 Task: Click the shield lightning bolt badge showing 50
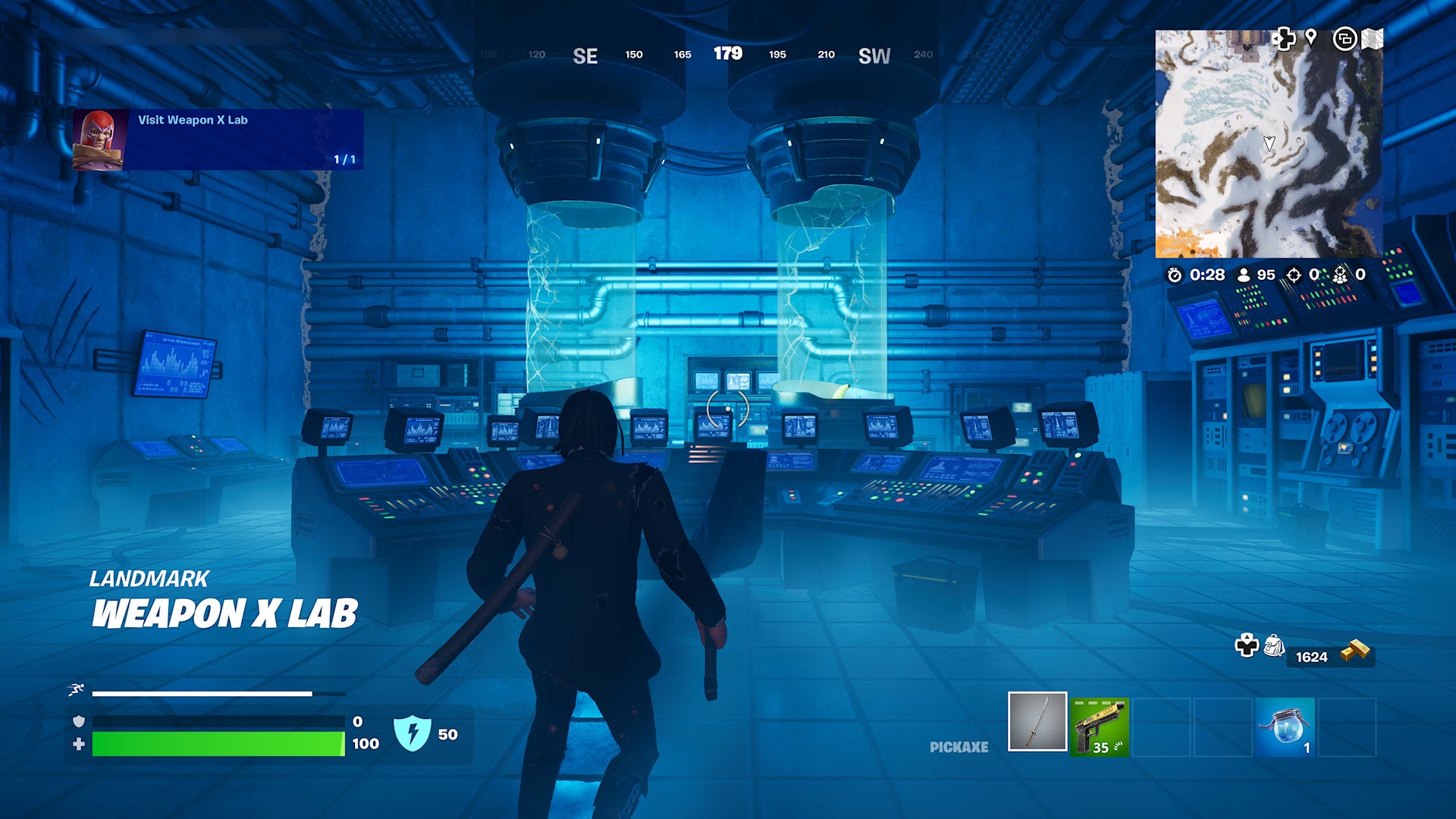click(x=411, y=731)
